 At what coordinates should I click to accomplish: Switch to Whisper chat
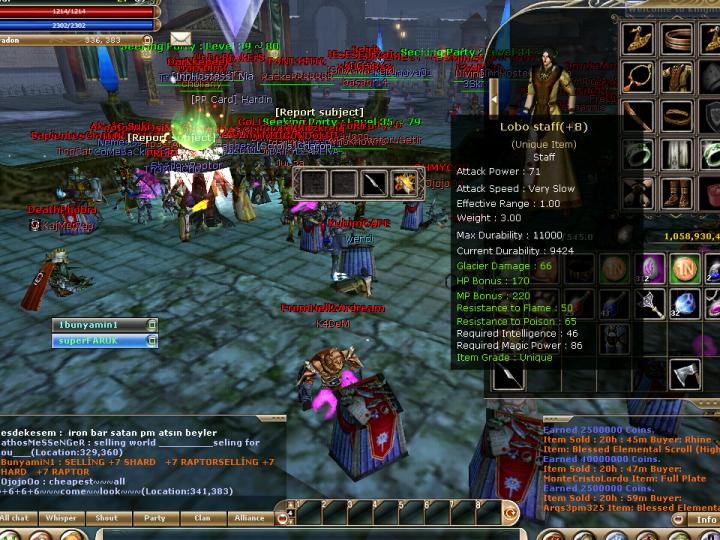coord(61,518)
